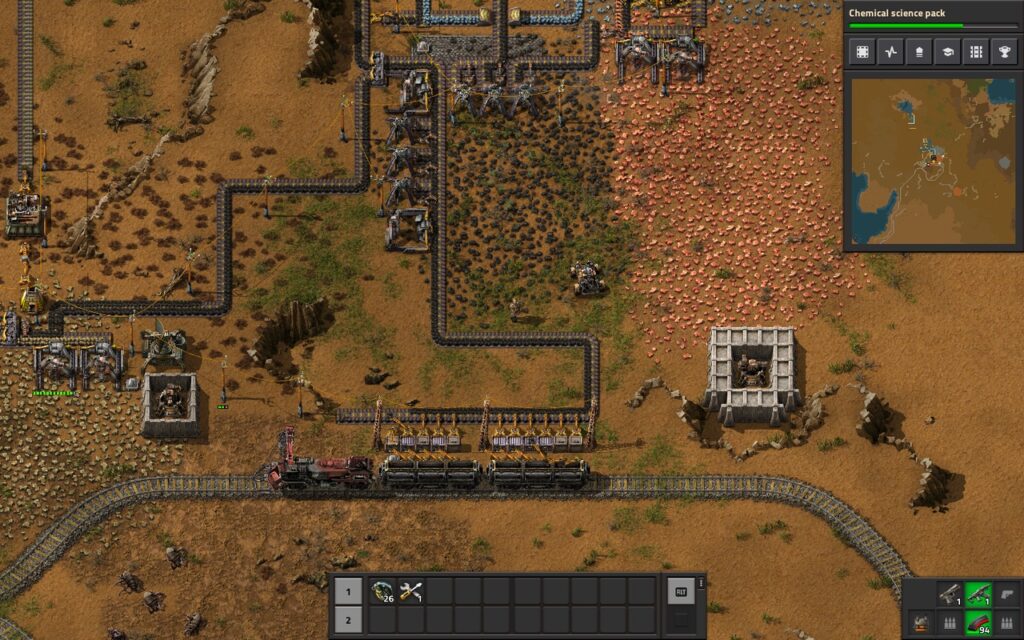Open the film-frame shortcut button
The image size is (1024, 640).
click(x=860, y=52)
